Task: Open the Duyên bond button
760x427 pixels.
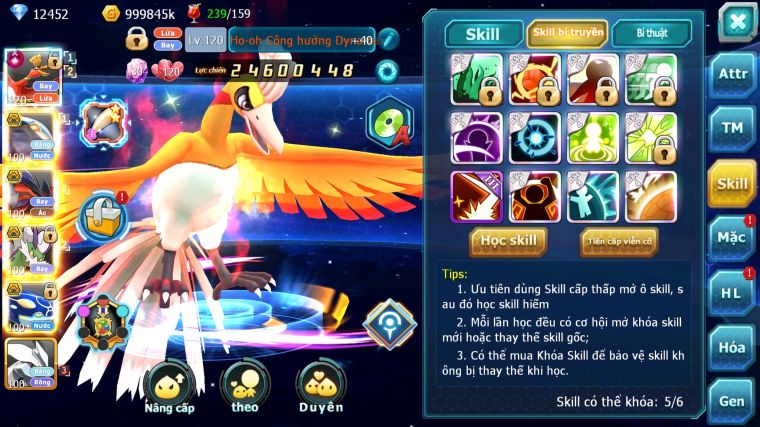Action: pyautogui.click(x=320, y=387)
